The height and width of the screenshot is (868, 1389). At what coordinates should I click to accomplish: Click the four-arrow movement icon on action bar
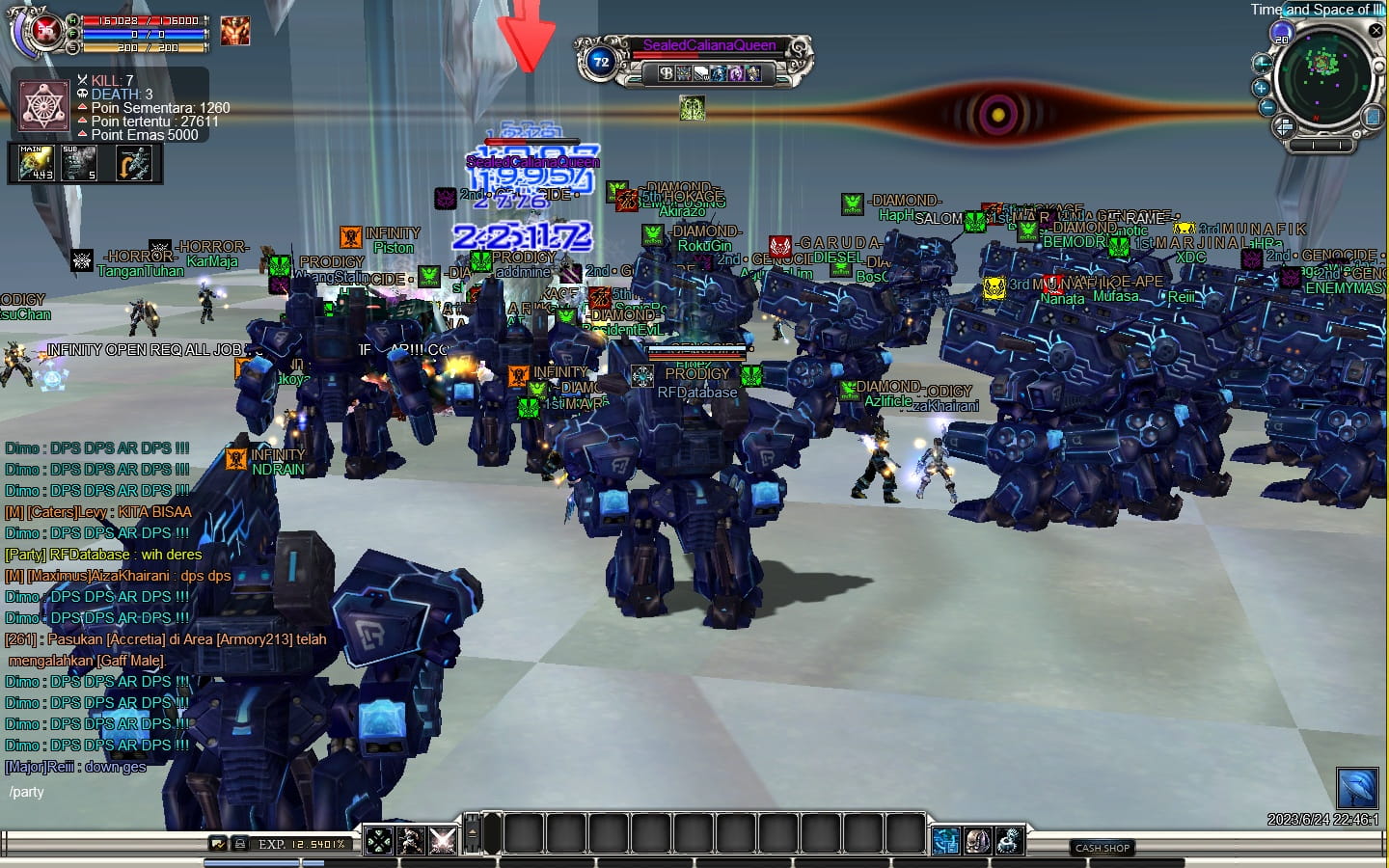(379, 841)
